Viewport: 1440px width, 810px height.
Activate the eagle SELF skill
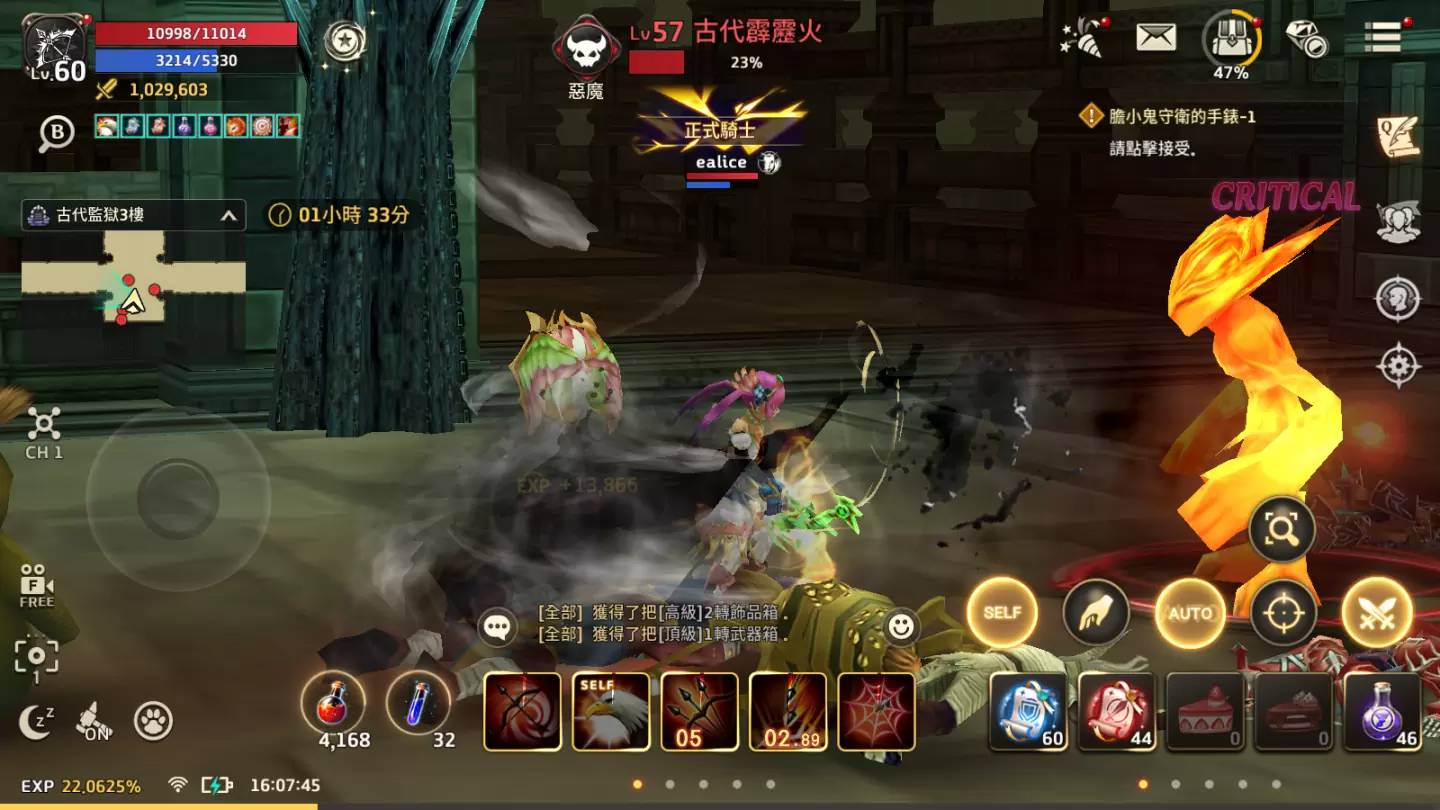(610, 711)
